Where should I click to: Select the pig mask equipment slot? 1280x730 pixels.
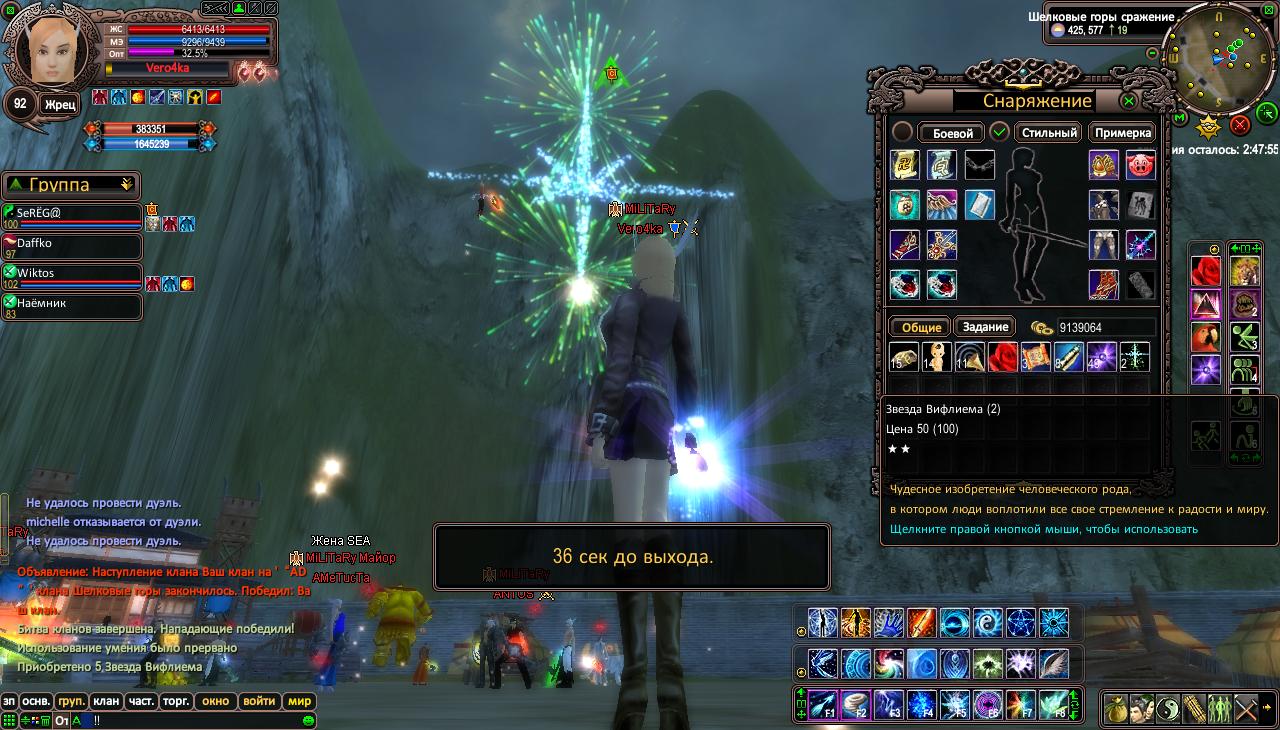coord(1141,165)
